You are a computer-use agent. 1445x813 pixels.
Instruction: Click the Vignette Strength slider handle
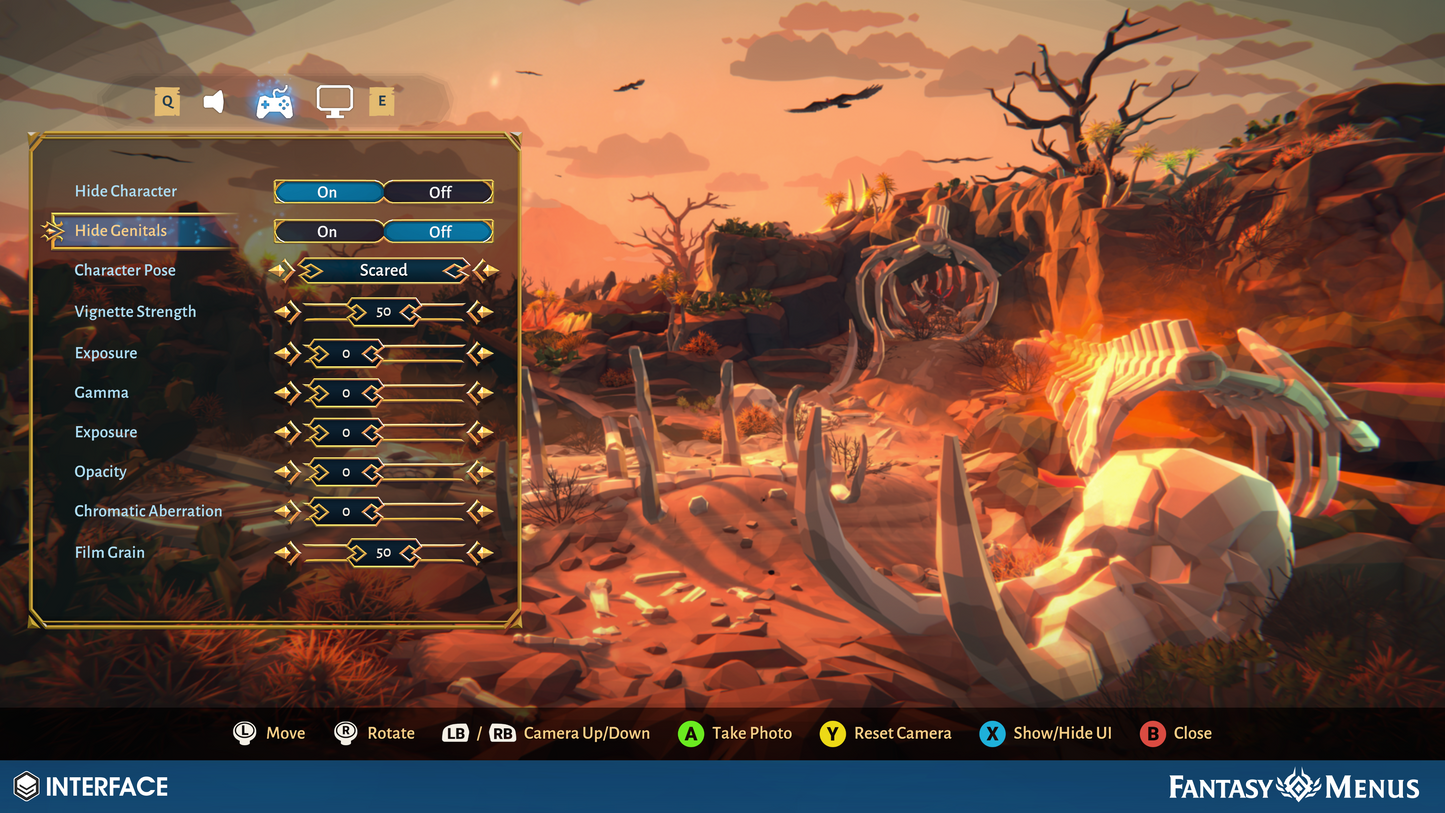point(383,312)
